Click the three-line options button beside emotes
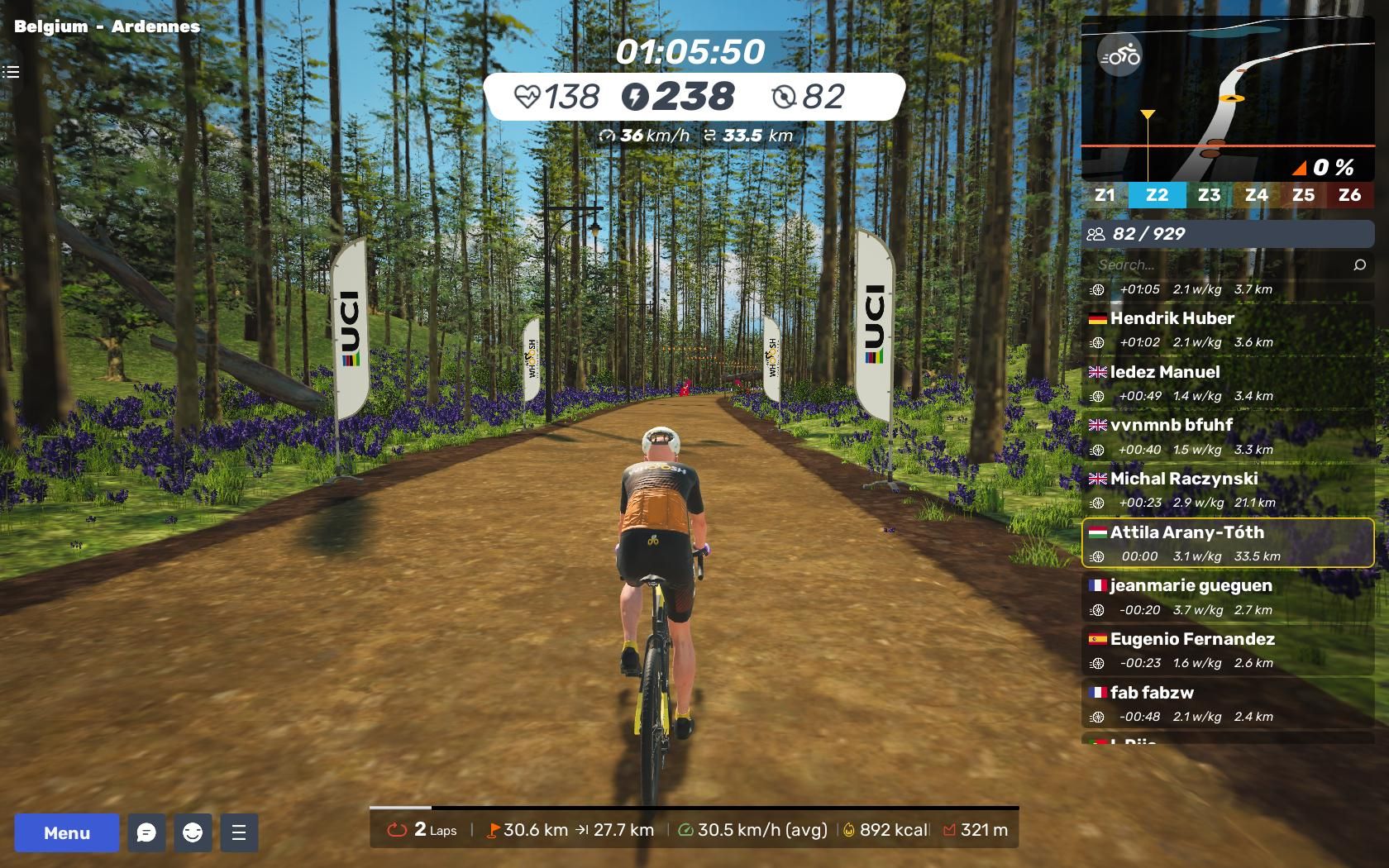 (x=239, y=832)
